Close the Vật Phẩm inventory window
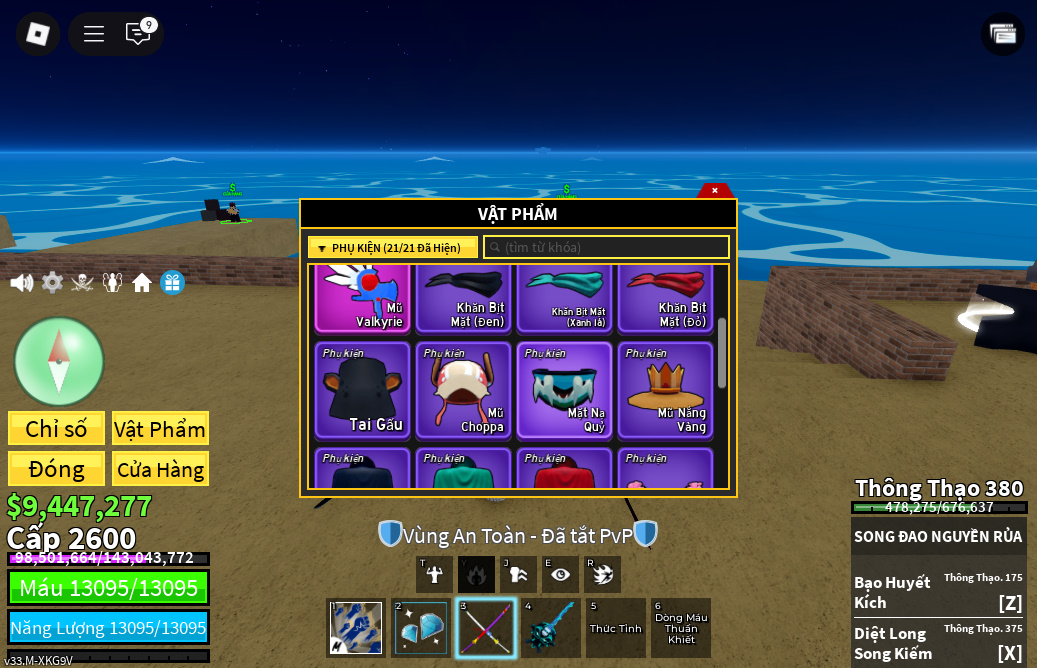 coord(714,190)
